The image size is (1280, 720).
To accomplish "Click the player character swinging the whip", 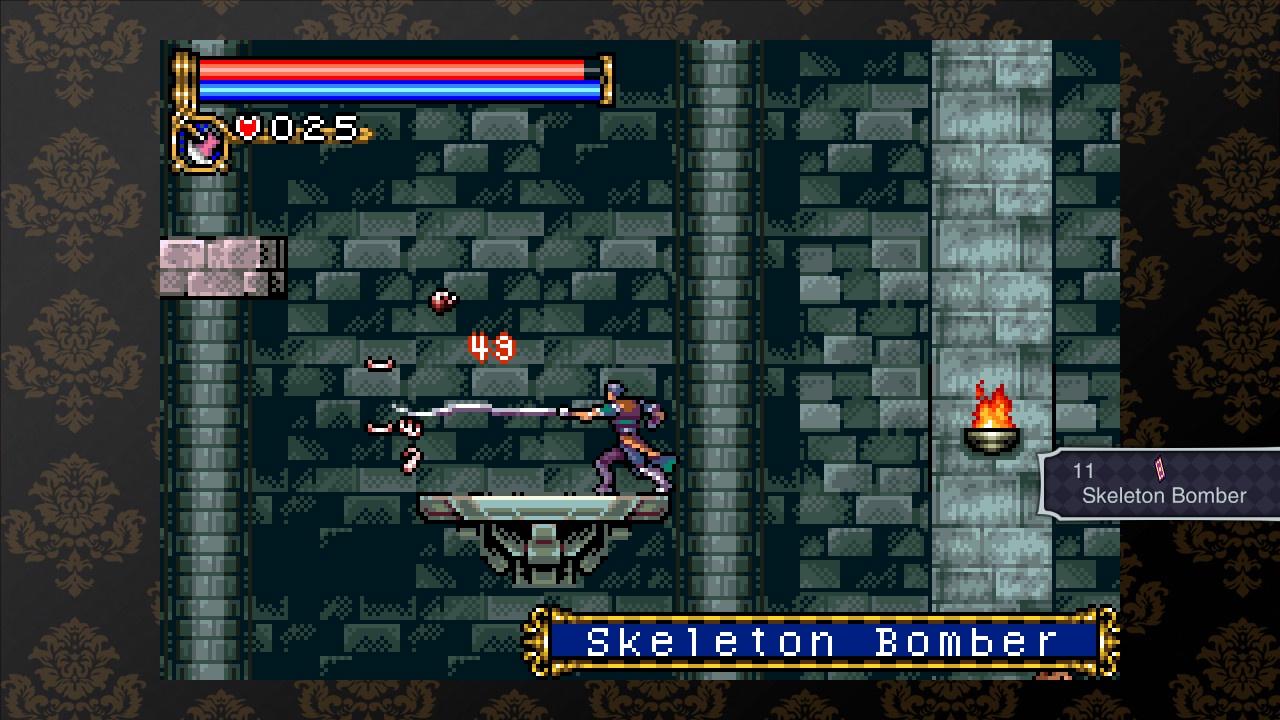I will pos(625,435).
